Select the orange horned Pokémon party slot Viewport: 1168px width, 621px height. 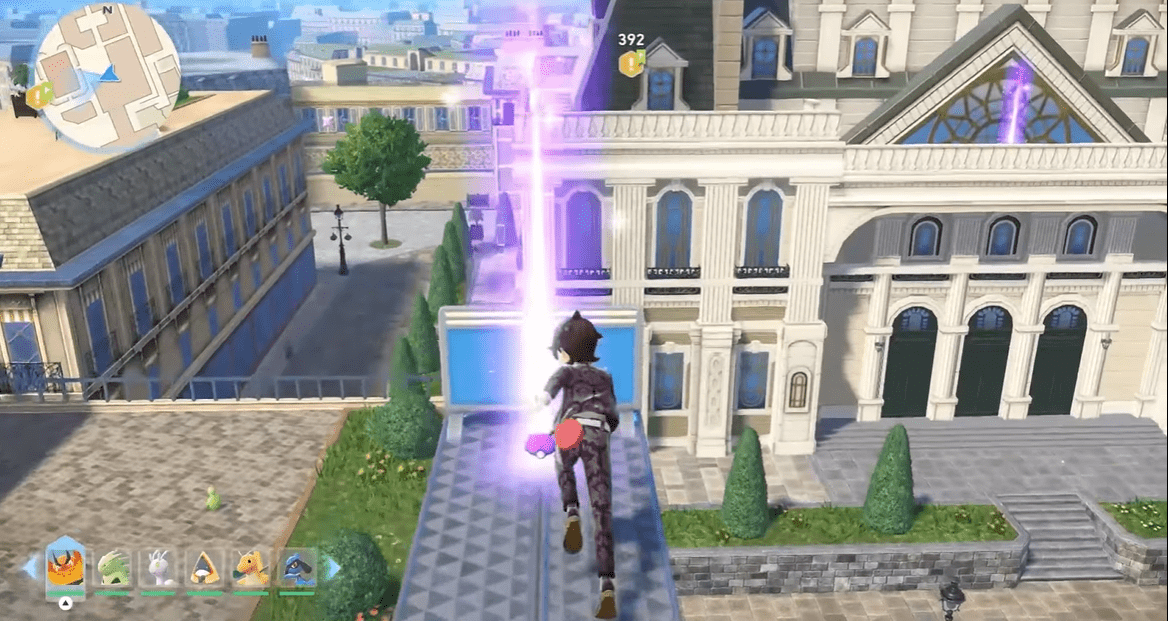65,569
